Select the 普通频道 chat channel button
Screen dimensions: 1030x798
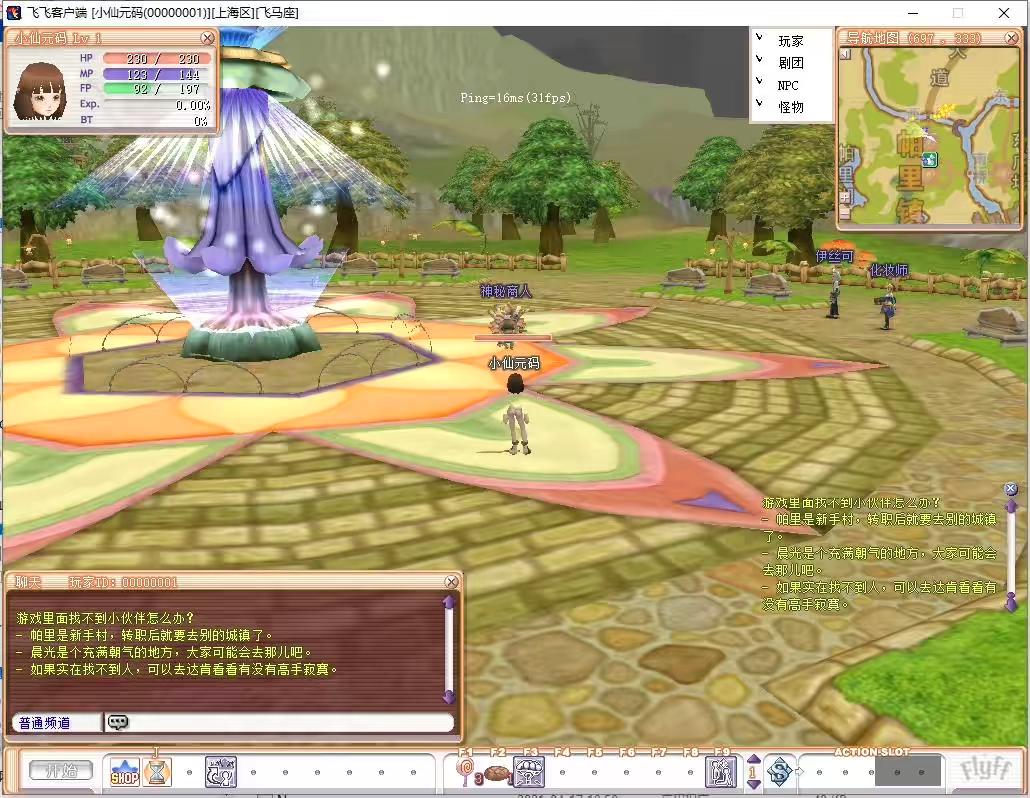[x=56, y=722]
